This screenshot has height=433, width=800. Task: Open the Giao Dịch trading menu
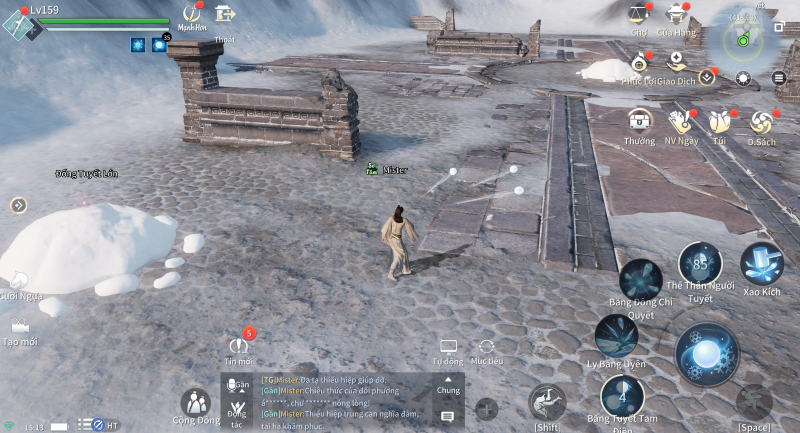click(676, 63)
